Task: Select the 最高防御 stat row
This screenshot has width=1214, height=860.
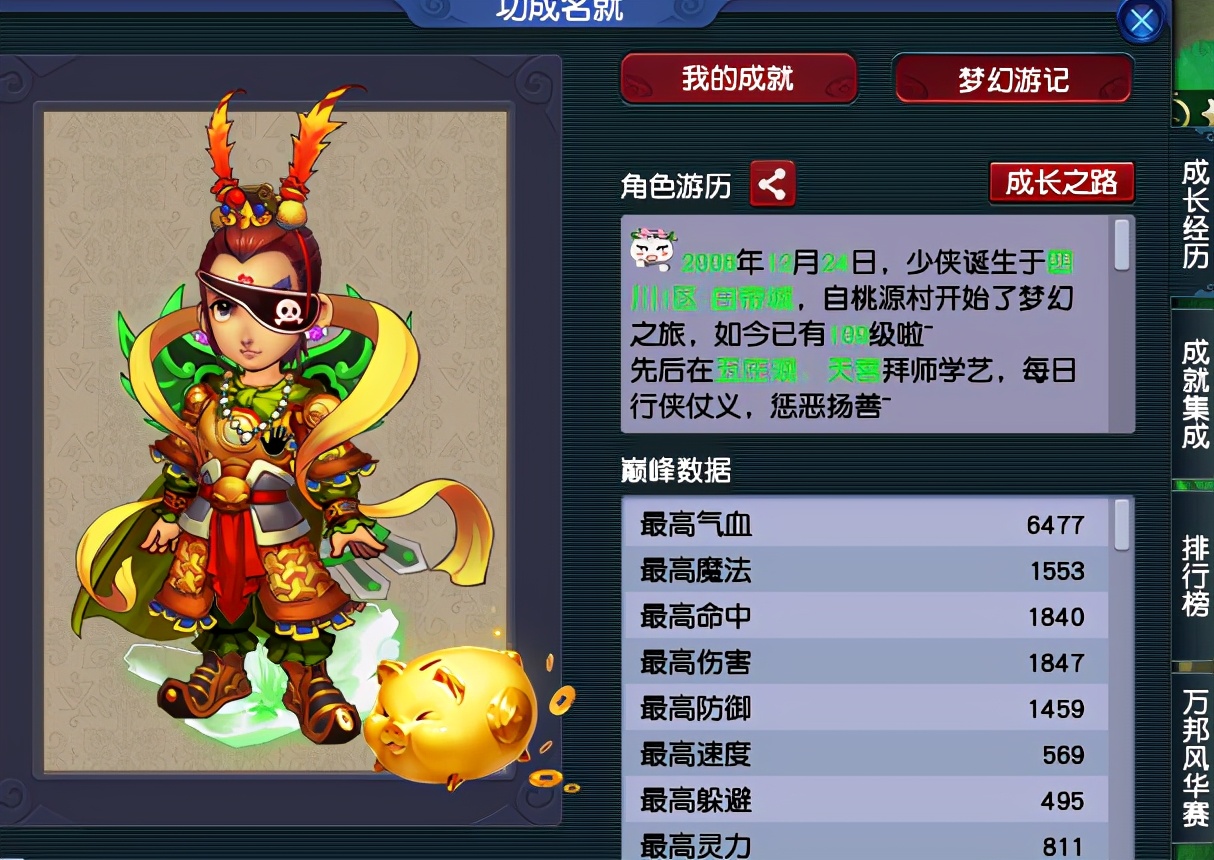Action: pyautogui.click(x=865, y=709)
